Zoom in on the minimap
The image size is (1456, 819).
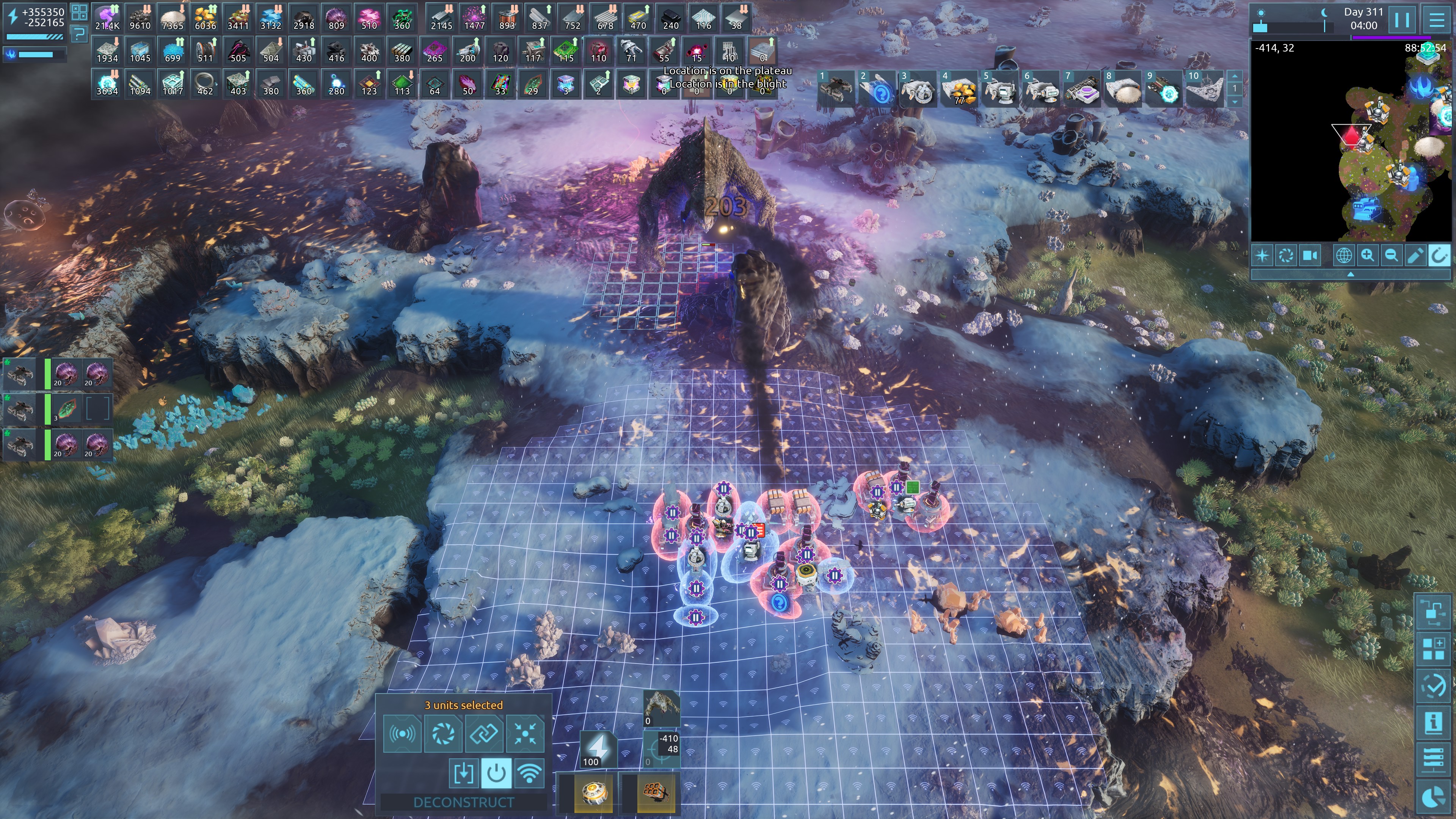pyautogui.click(x=1367, y=256)
